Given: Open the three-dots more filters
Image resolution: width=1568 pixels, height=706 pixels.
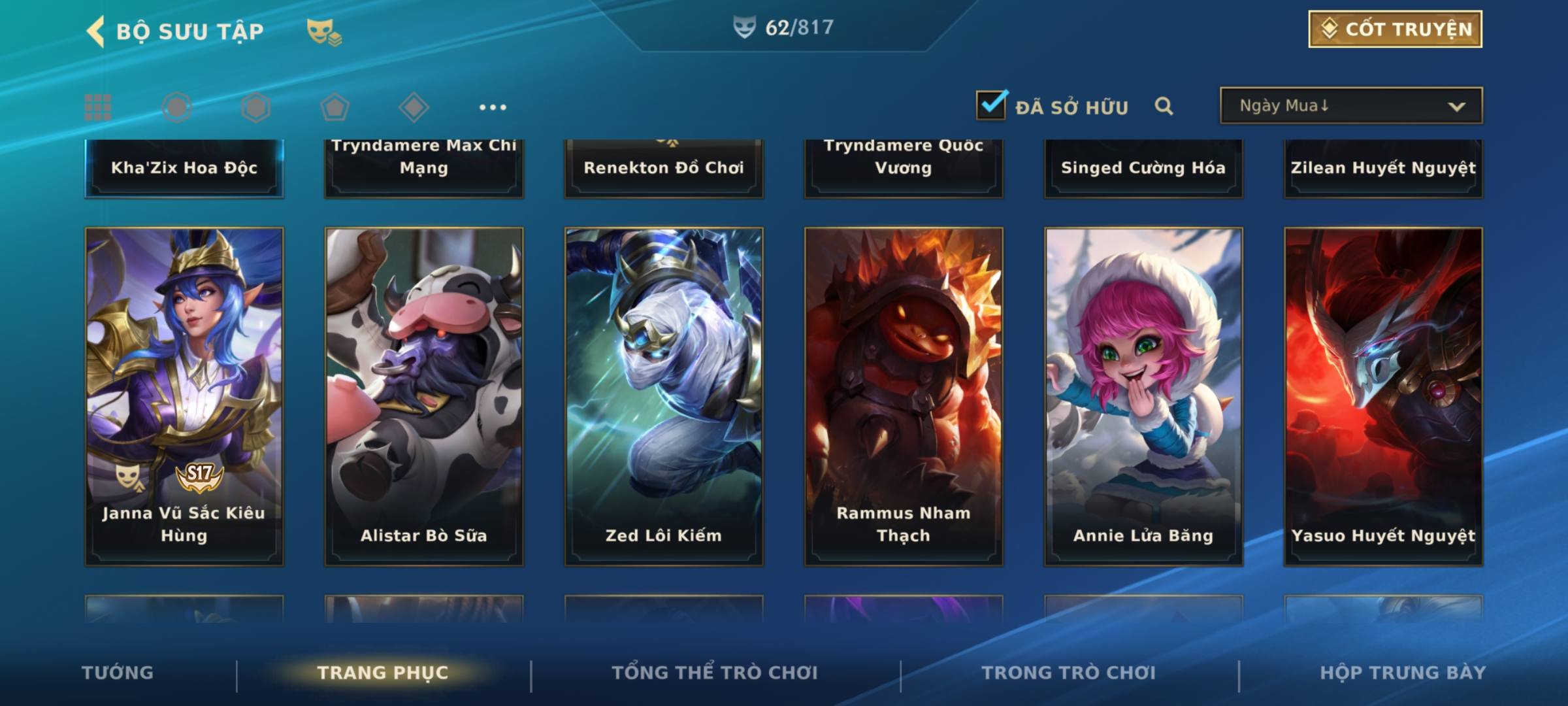Looking at the screenshot, I should click(493, 107).
